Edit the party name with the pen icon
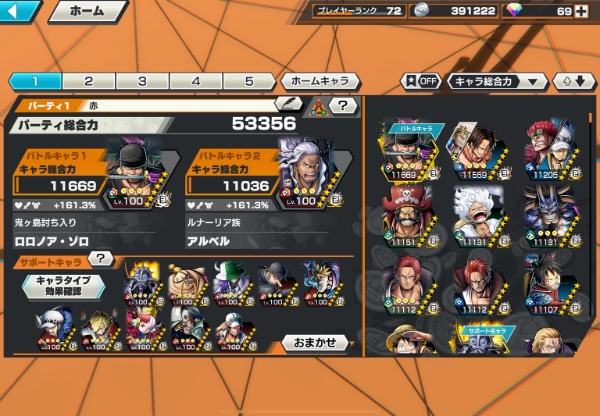The width and height of the screenshot is (600, 416). pyautogui.click(x=289, y=104)
